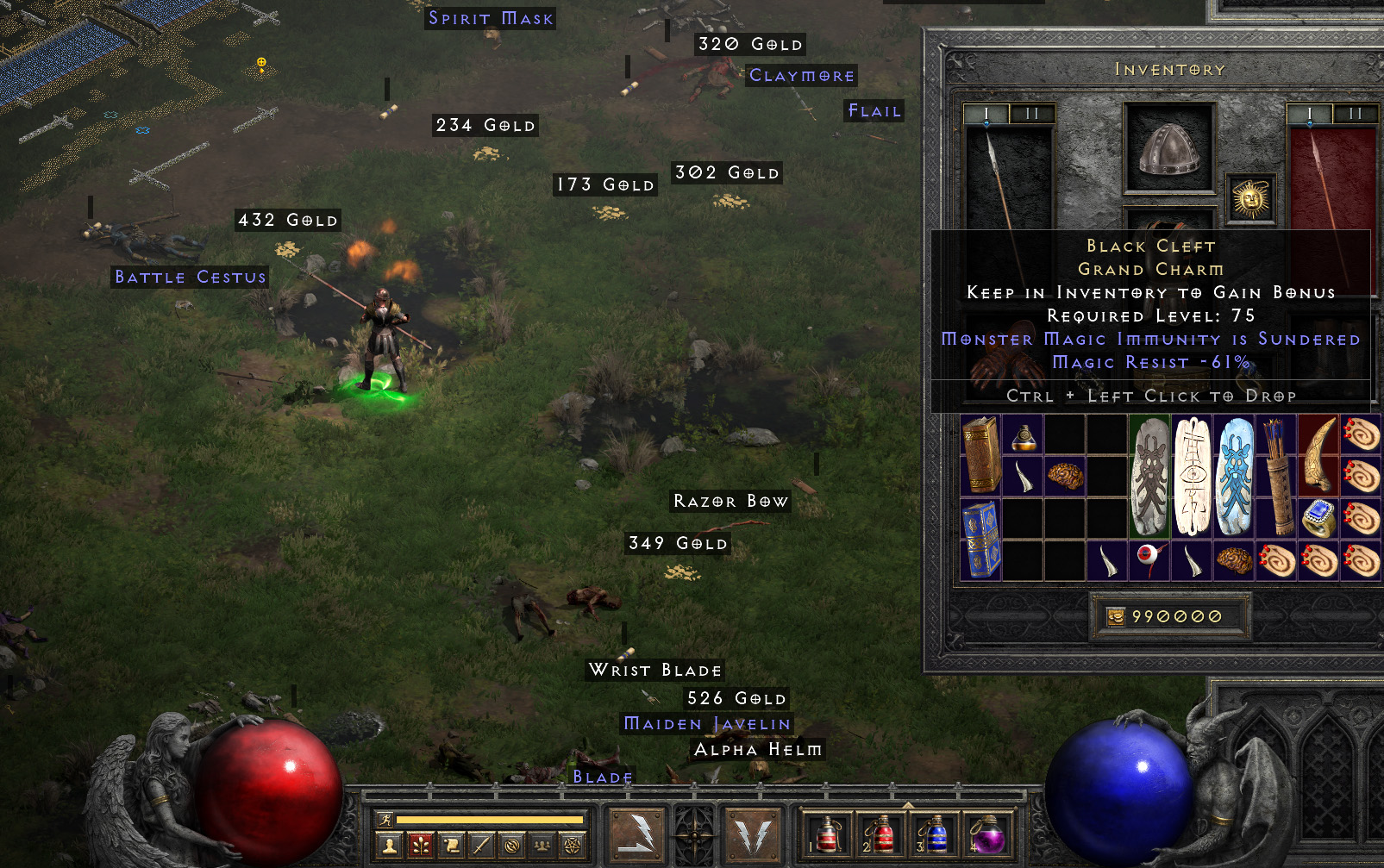Select the left-click lightning skill icon

pyautogui.click(x=636, y=834)
